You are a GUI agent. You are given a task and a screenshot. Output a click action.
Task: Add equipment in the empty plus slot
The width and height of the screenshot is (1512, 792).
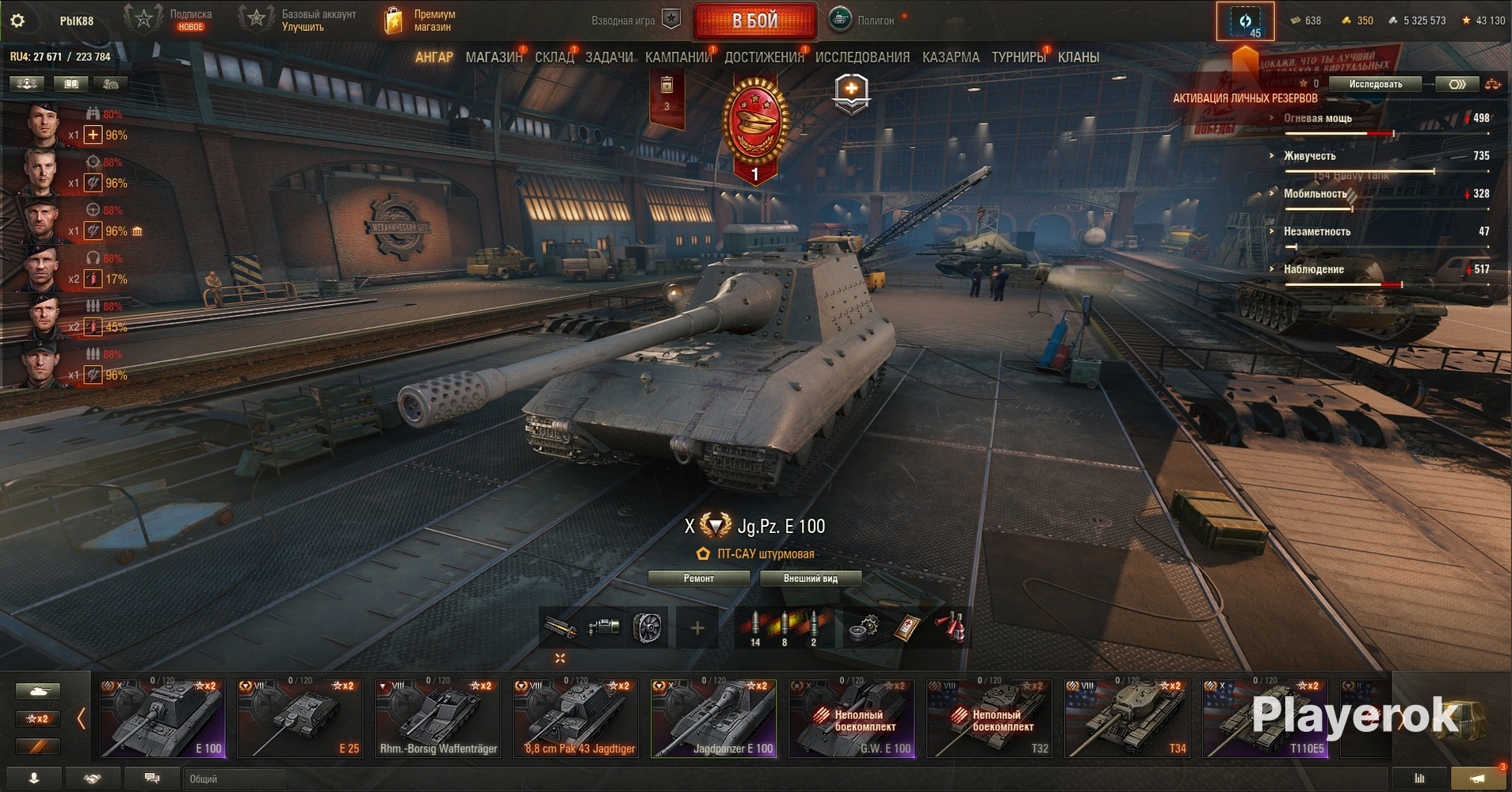(697, 628)
